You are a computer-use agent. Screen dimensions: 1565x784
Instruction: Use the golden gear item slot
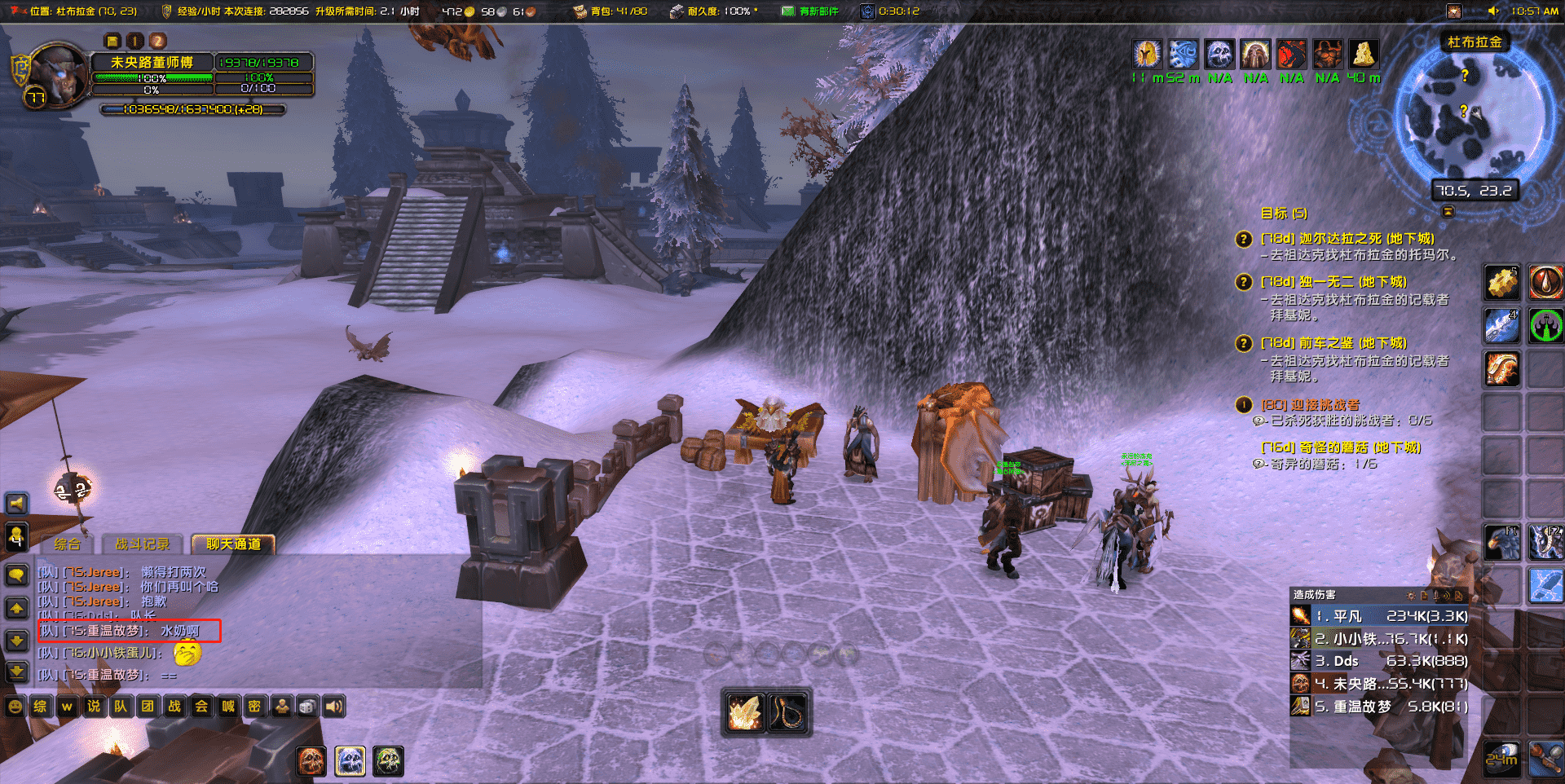click(x=1501, y=283)
